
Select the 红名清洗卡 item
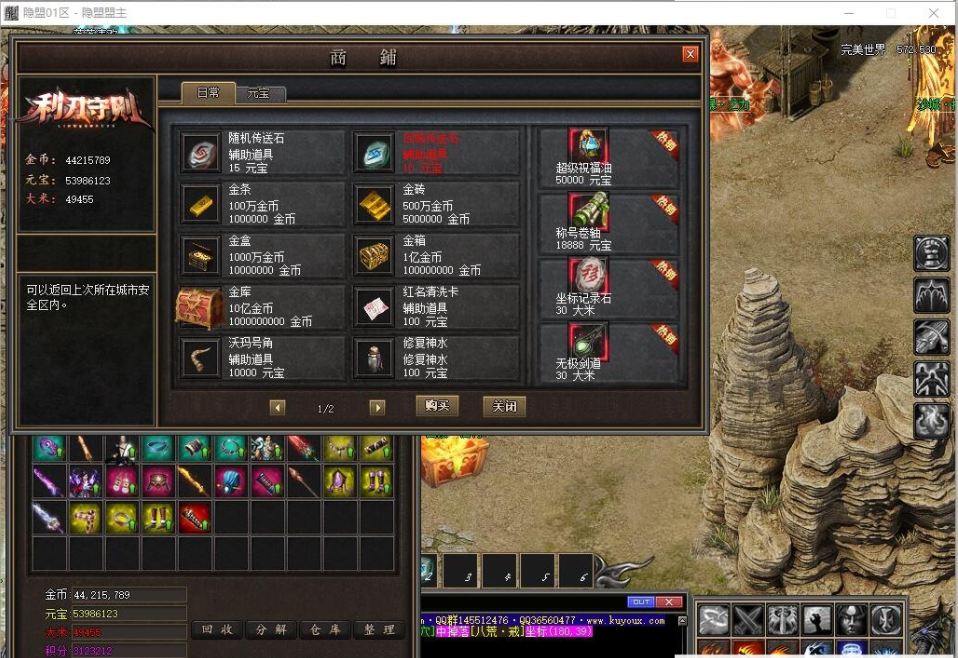click(x=435, y=308)
